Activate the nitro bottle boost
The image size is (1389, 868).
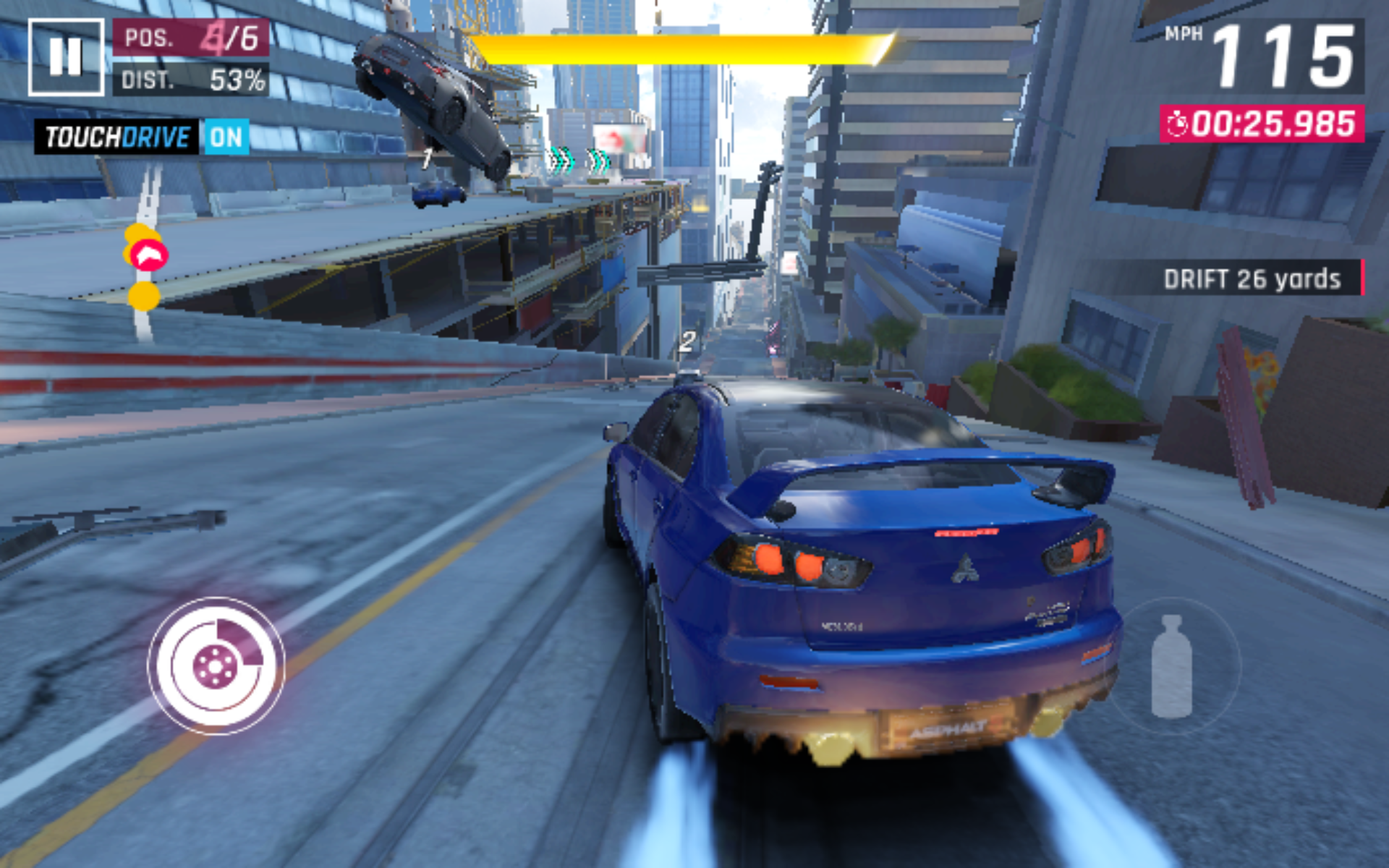tap(1171, 666)
